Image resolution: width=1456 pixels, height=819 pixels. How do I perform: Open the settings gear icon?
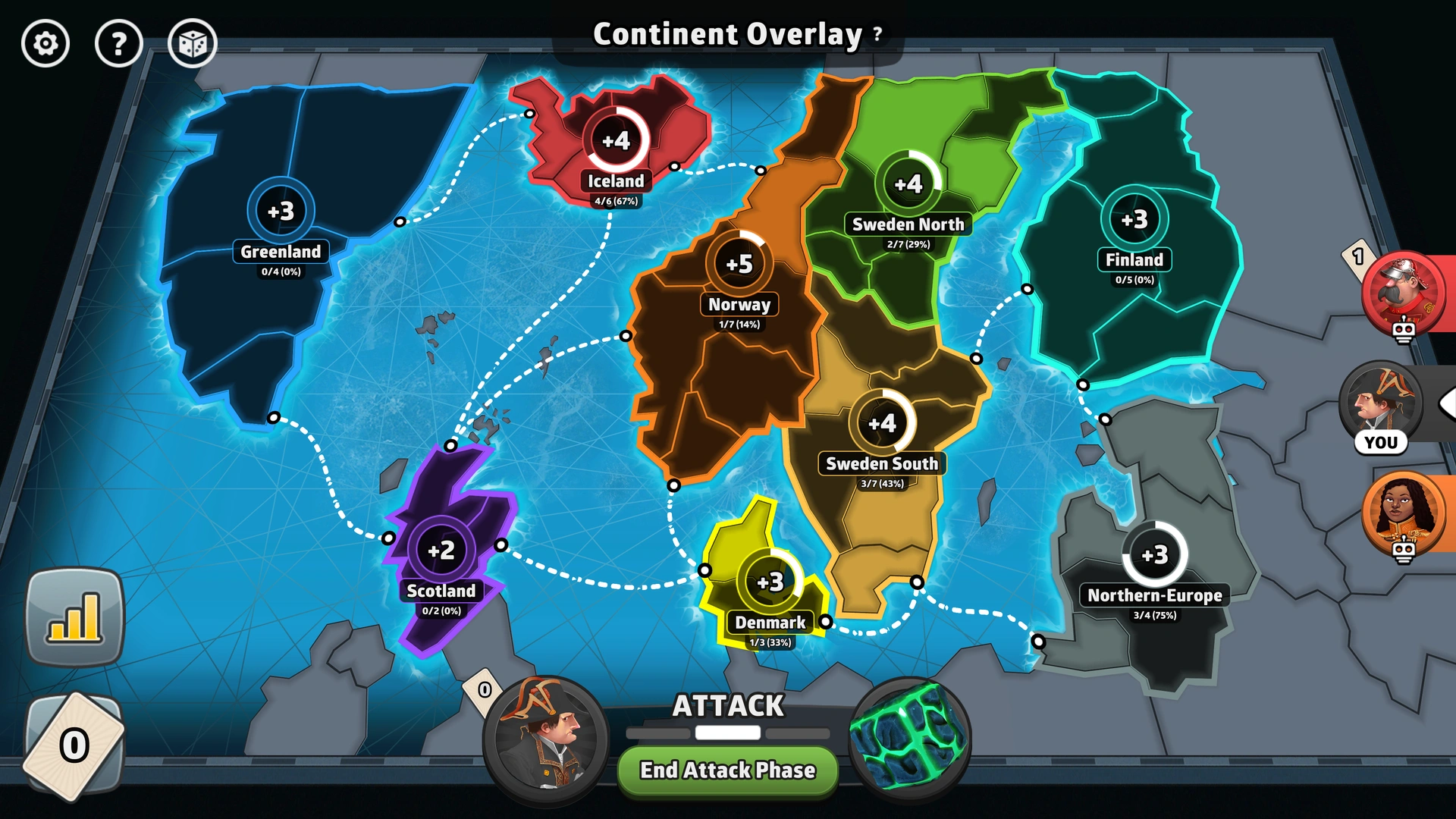pyautogui.click(x=45, y=43)
